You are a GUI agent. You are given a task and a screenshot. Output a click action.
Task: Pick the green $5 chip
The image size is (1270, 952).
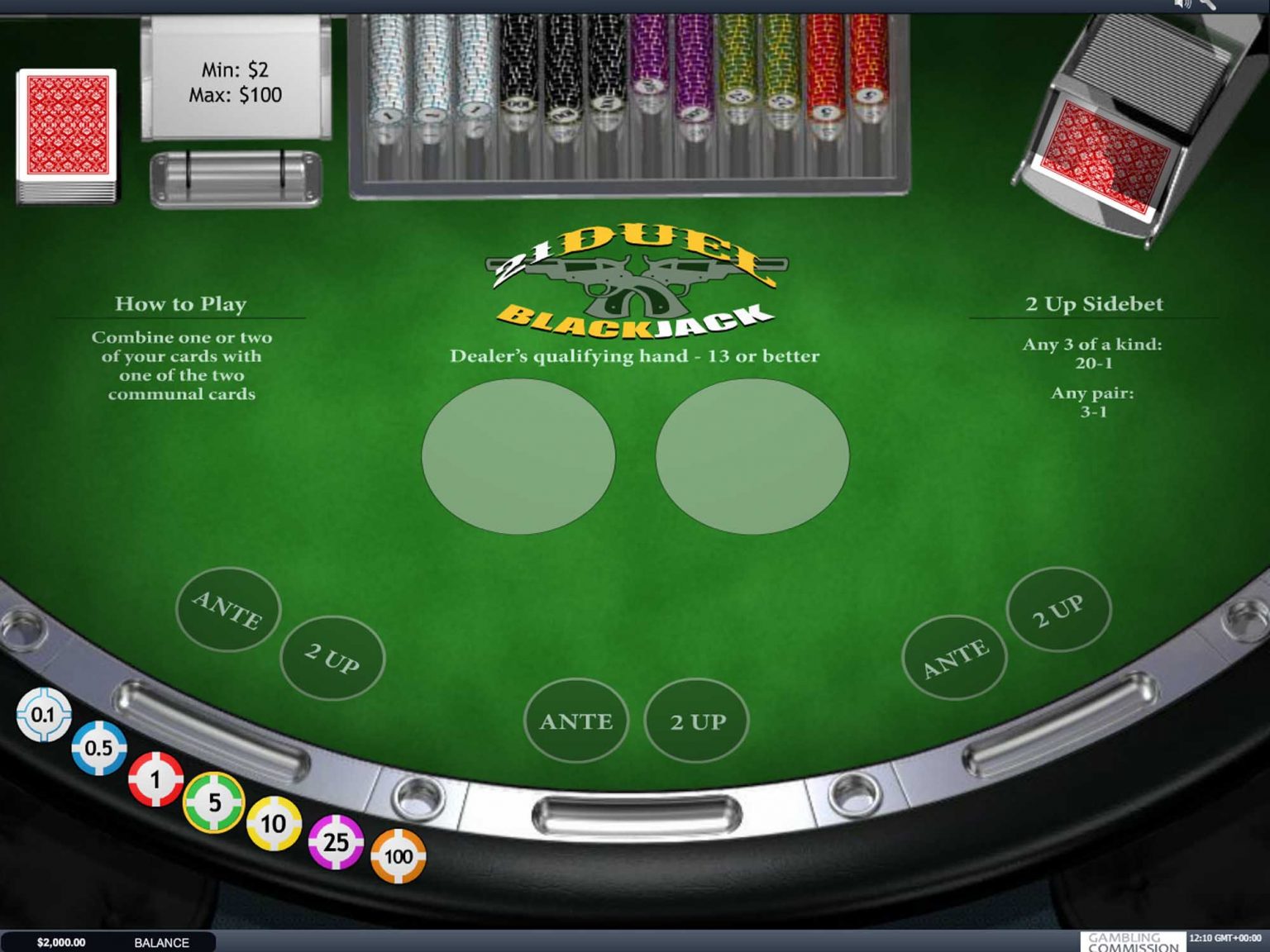click(213, 804)
